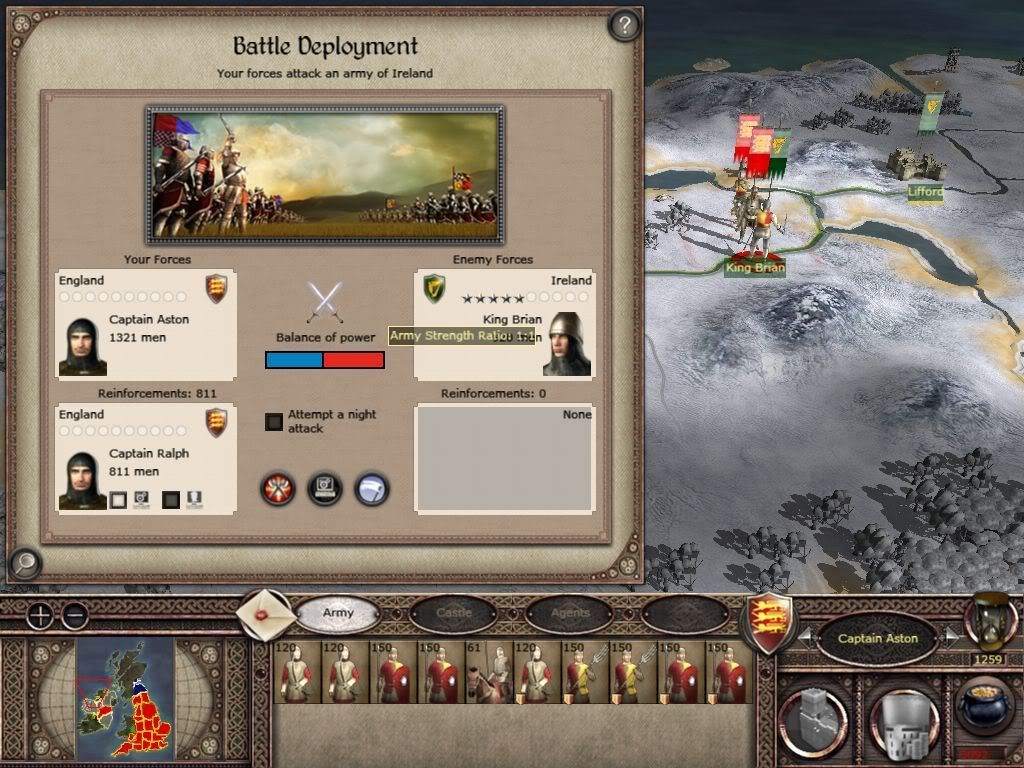Select Captain Ralph's reinforcement portrait
This screenshot has height=768, width=1024.
coord(82,480)
